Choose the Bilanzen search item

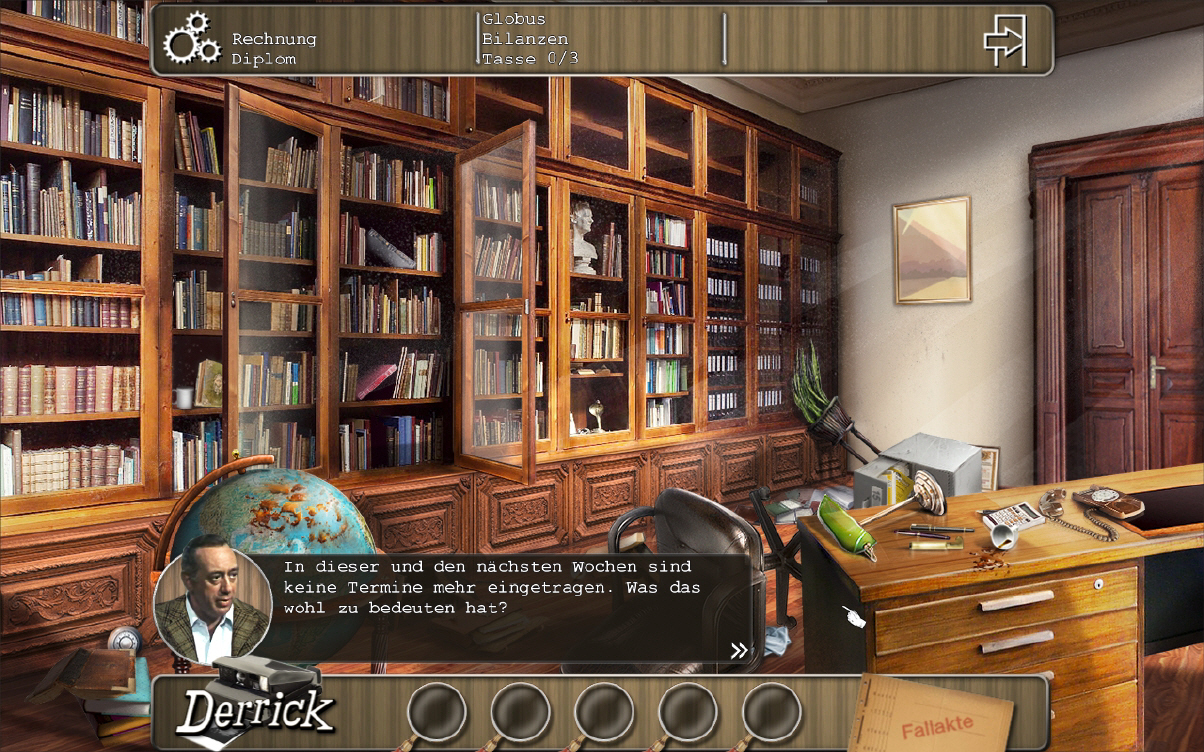[525, 39]
